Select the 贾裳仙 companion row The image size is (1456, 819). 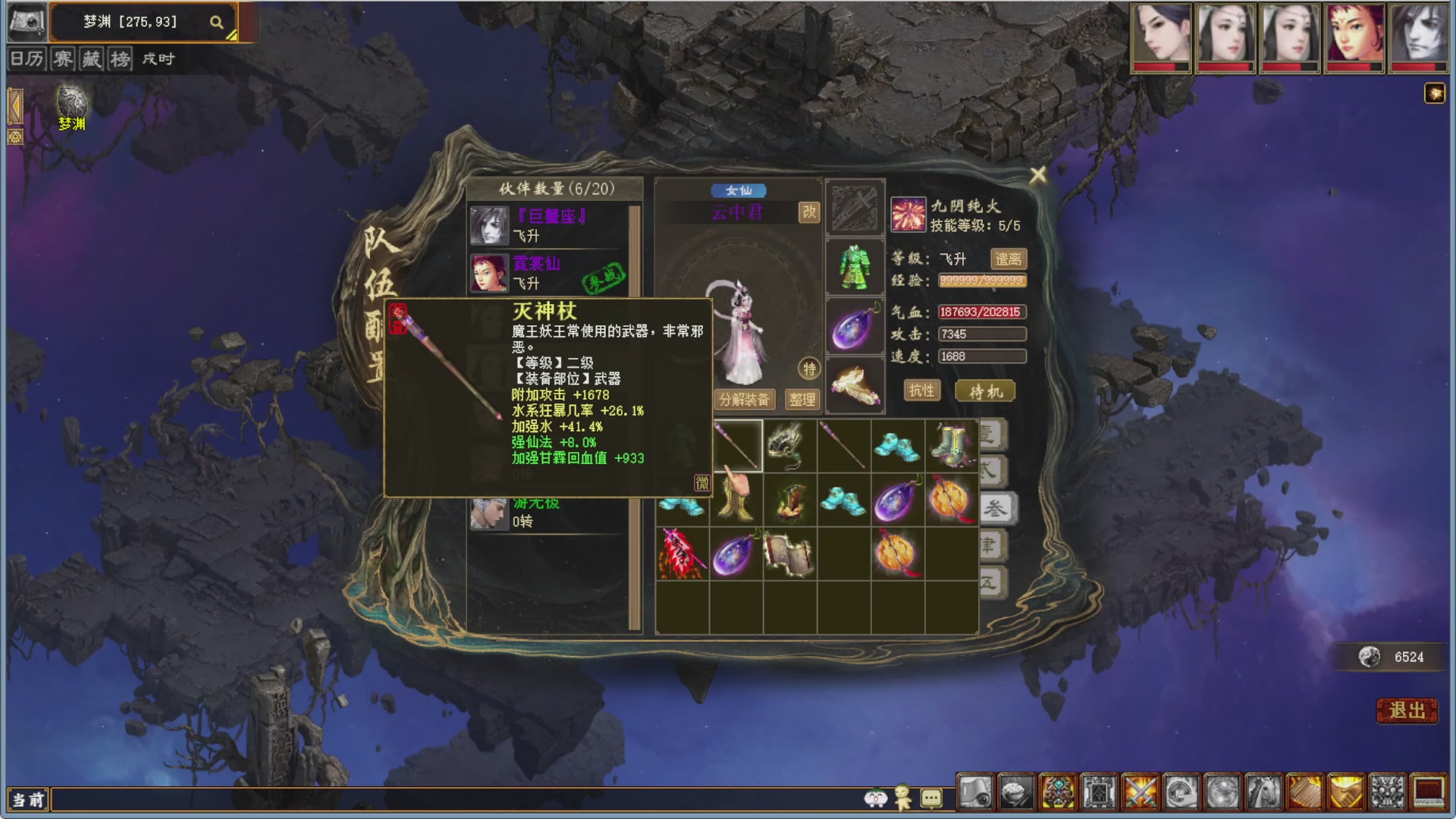[x=550, y=273]
